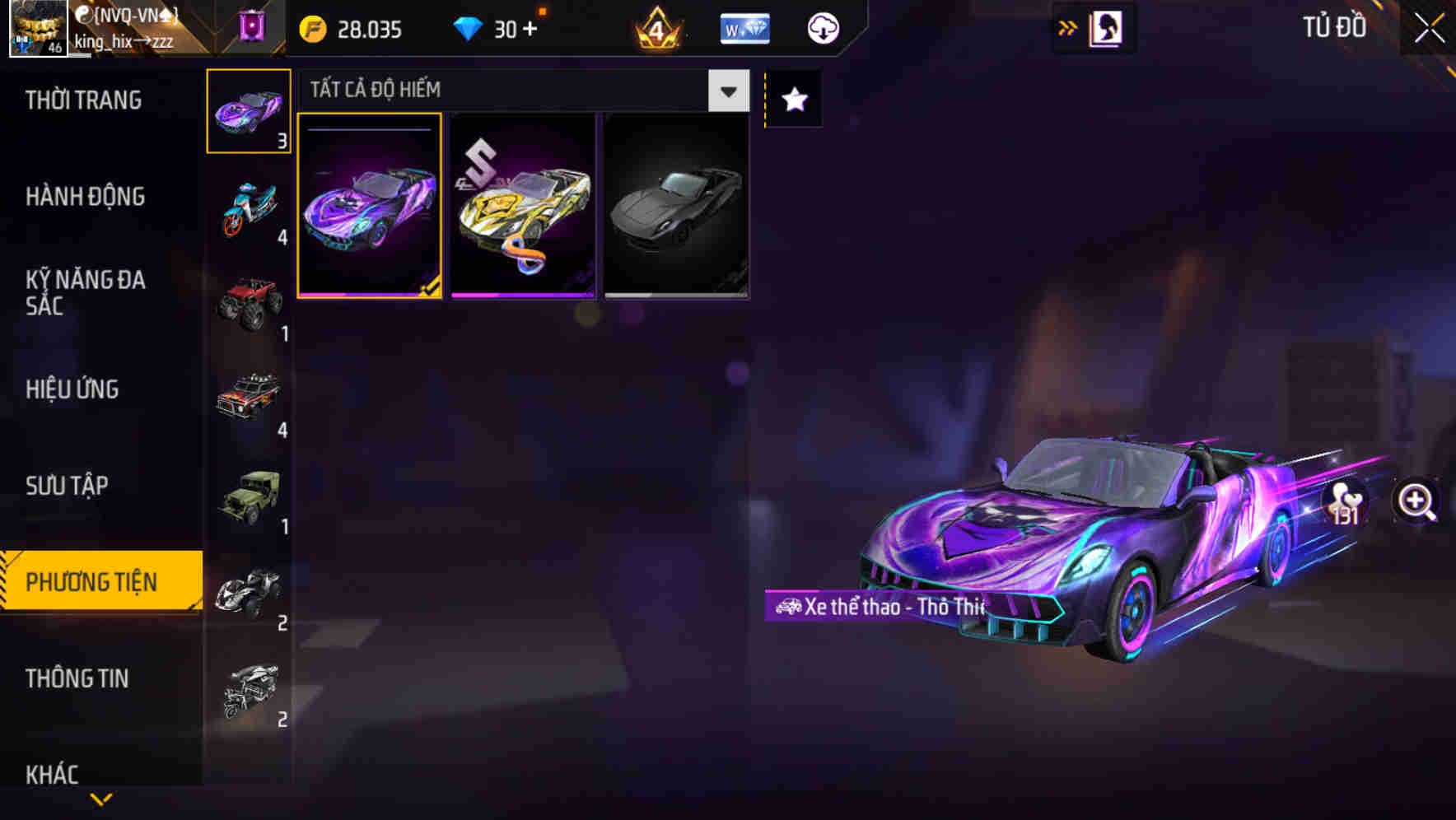1456x820 pixels.
Task: Switch to the THỜI TRANG tab
Action: pyautogui.click(x=82, y=100)
